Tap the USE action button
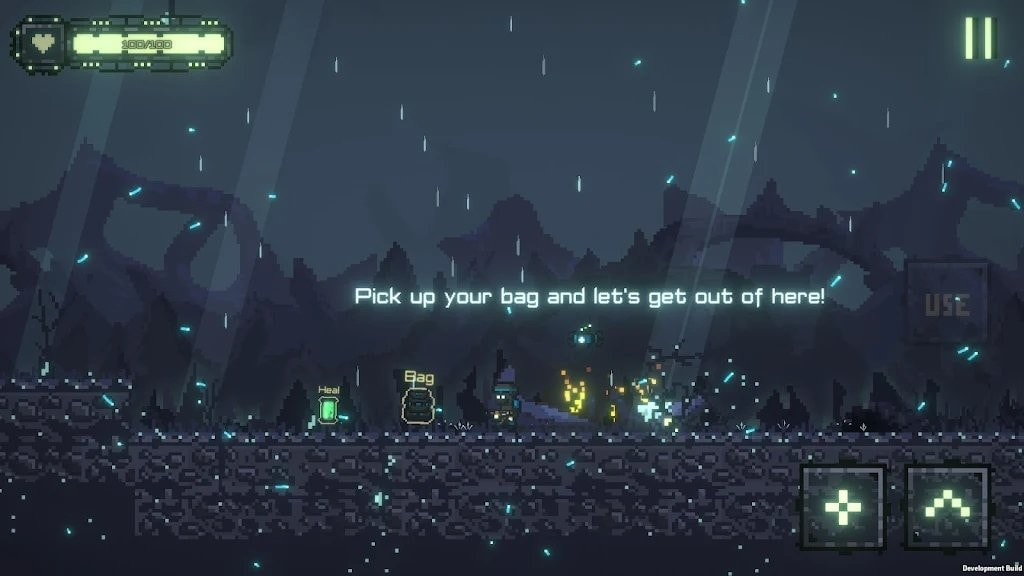Screen dimensions: 1024x576 [946, 303]
